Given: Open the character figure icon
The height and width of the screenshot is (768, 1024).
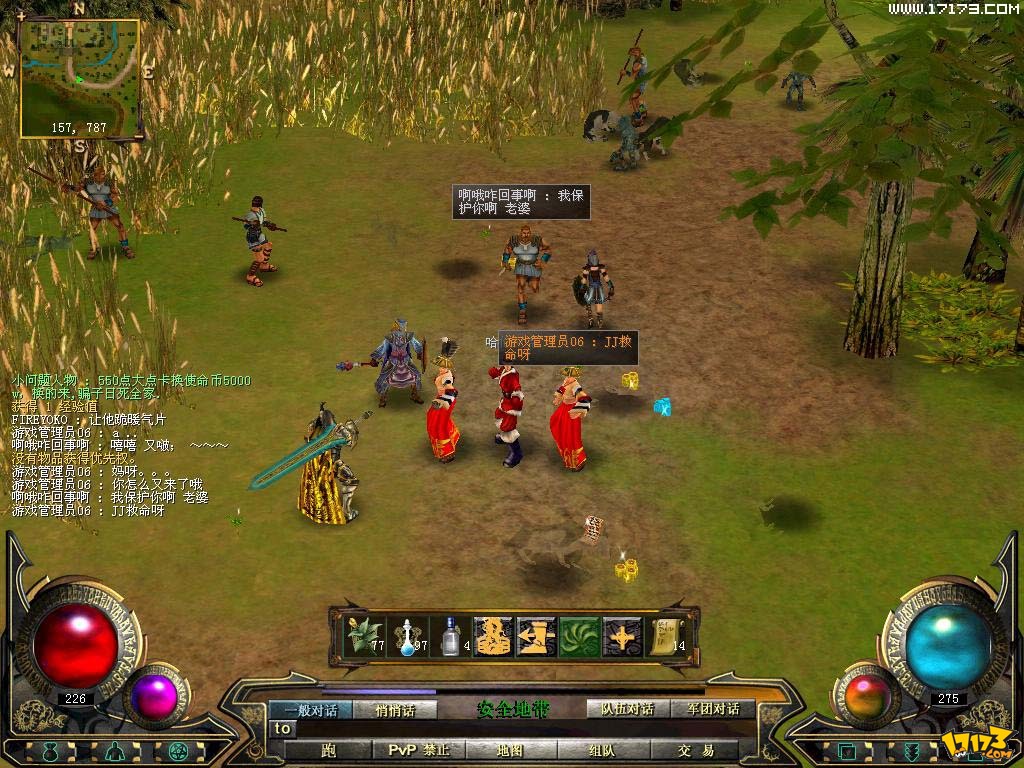Looking at the screenshot, I should point(116,752).
